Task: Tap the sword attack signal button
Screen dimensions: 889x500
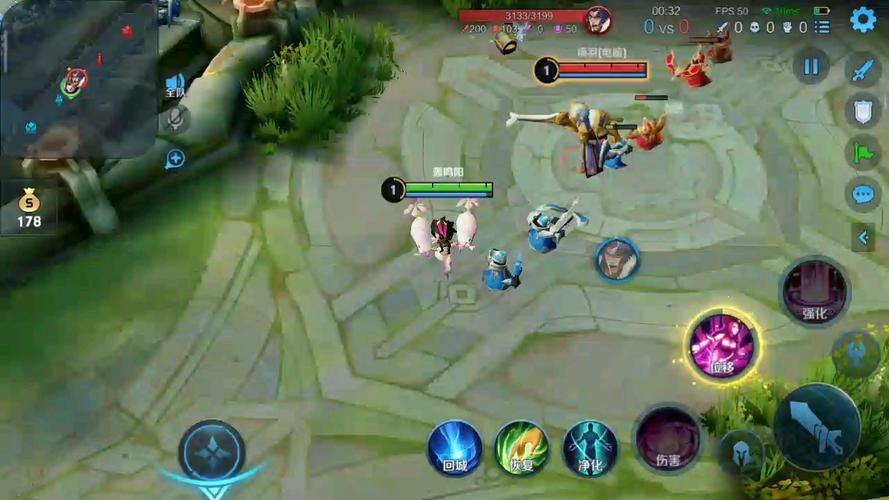Action: point(862,69)
